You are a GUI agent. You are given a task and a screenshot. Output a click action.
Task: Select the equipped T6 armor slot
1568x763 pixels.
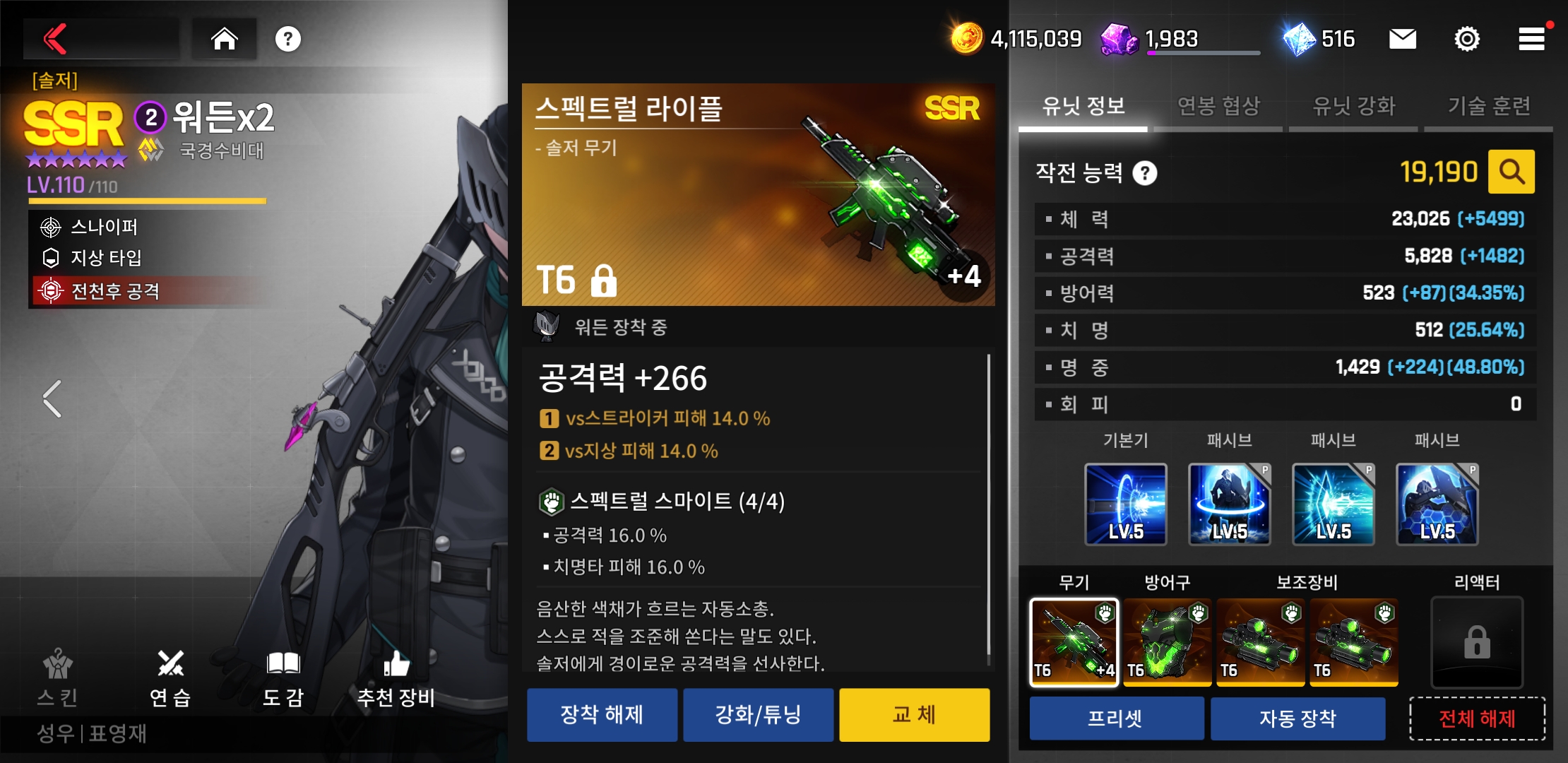[x=1167, y=641]
